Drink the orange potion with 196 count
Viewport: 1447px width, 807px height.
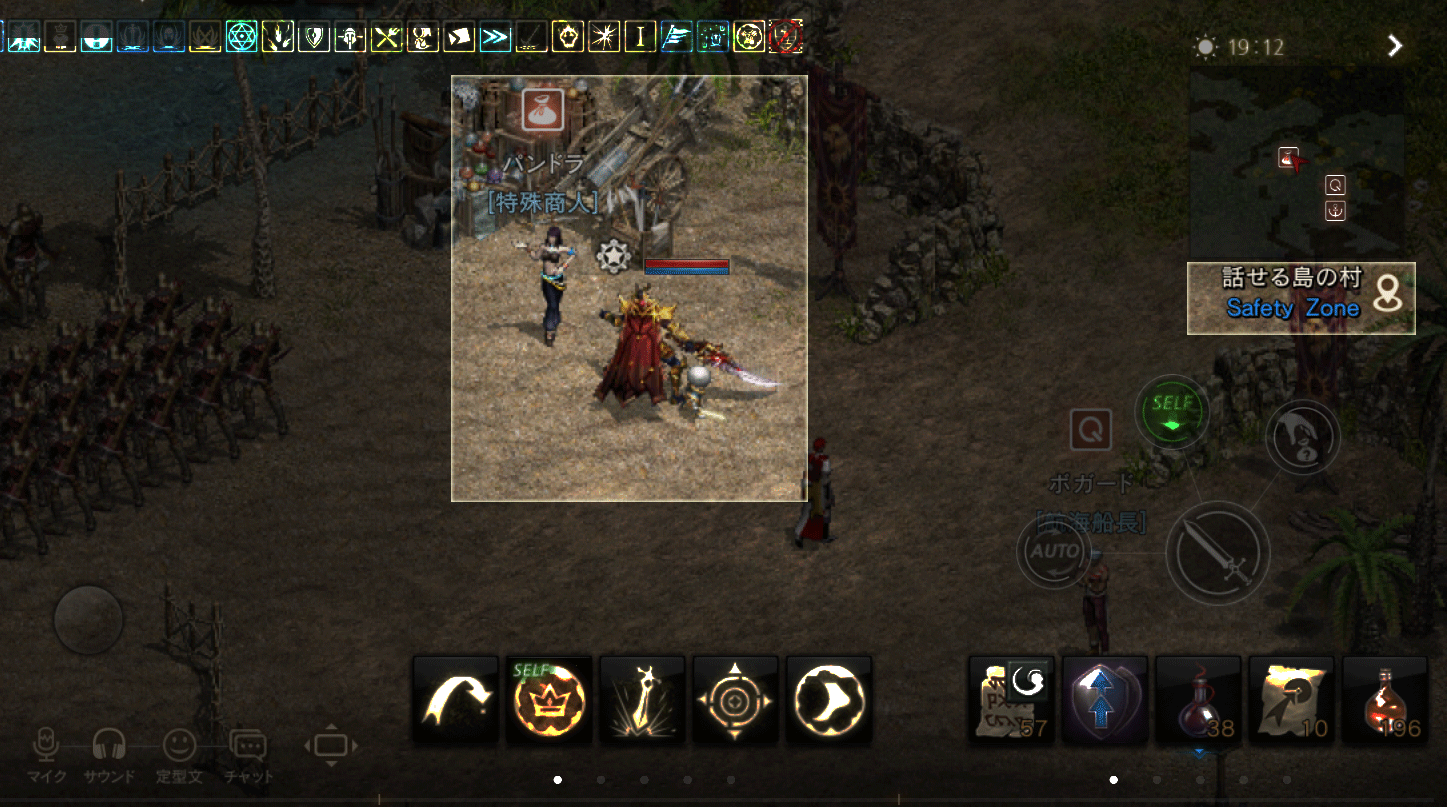(x=1385, y=699)
